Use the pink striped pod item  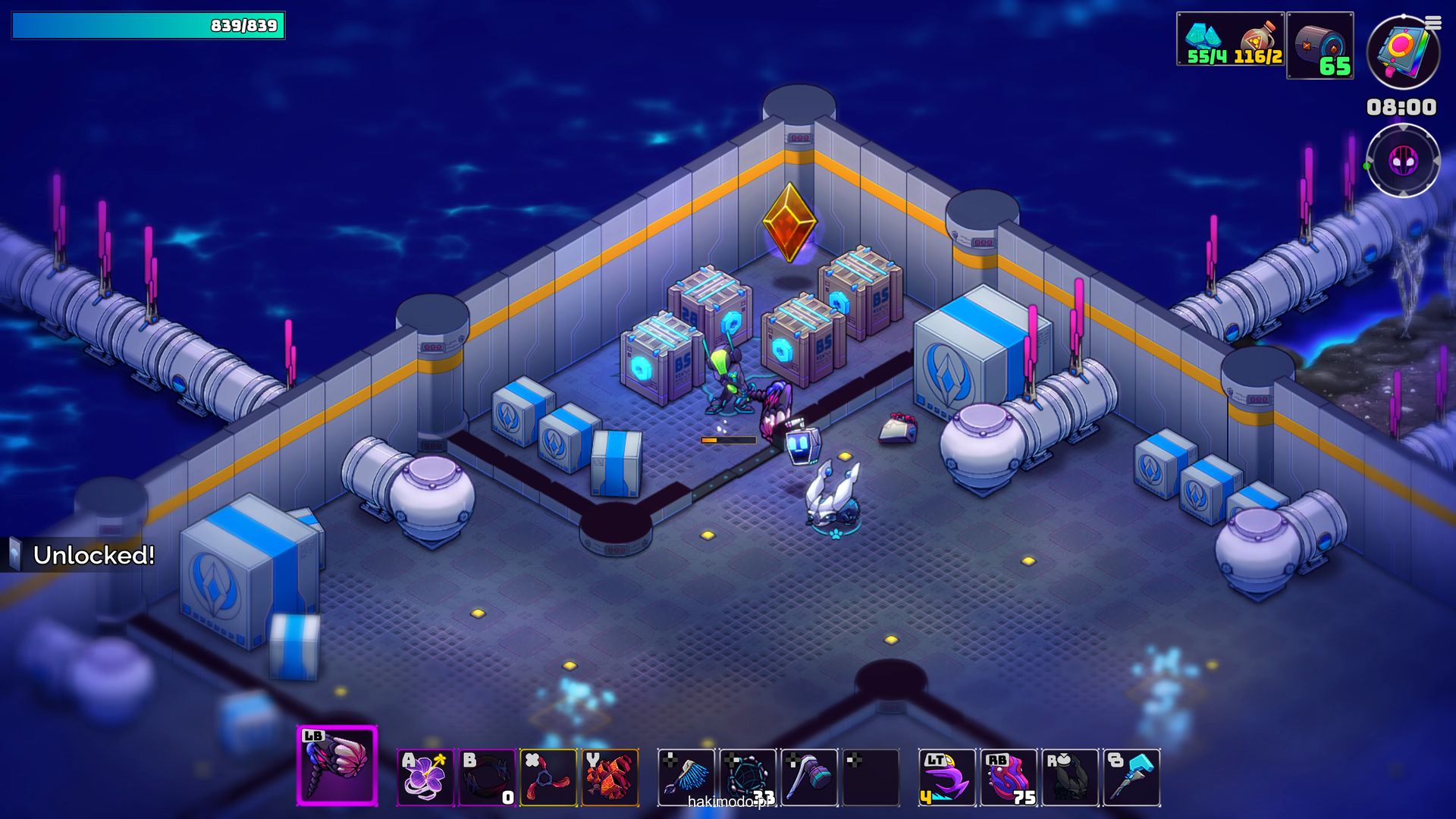pyautogui.click(x=1009, y=777)
